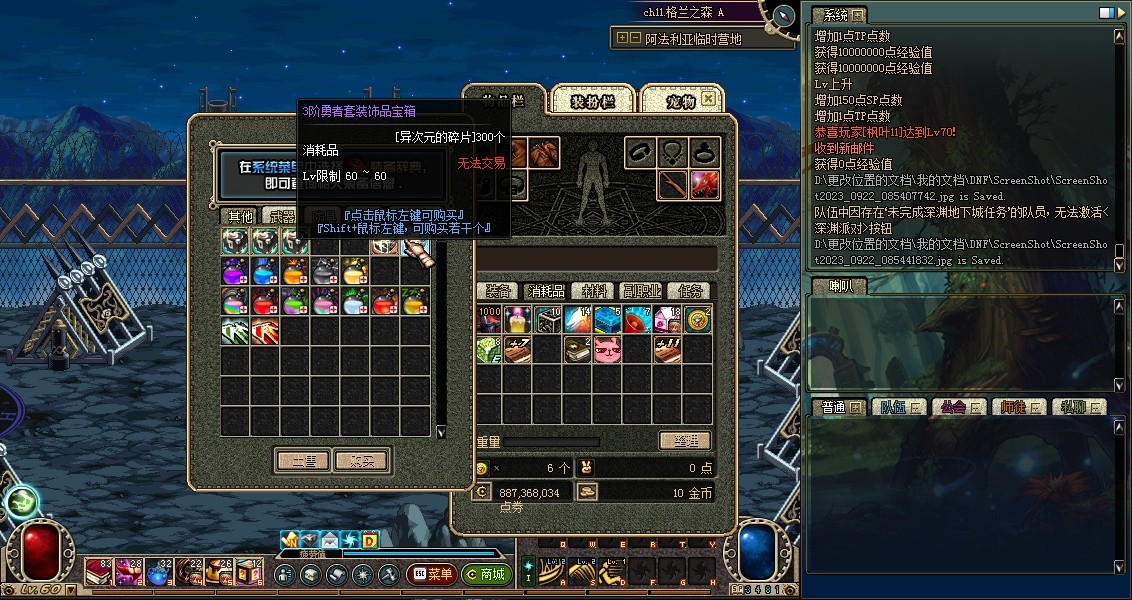
Task: Select the pink cat item in inventory
Action: pyautogui.click(x=608, y=349)
